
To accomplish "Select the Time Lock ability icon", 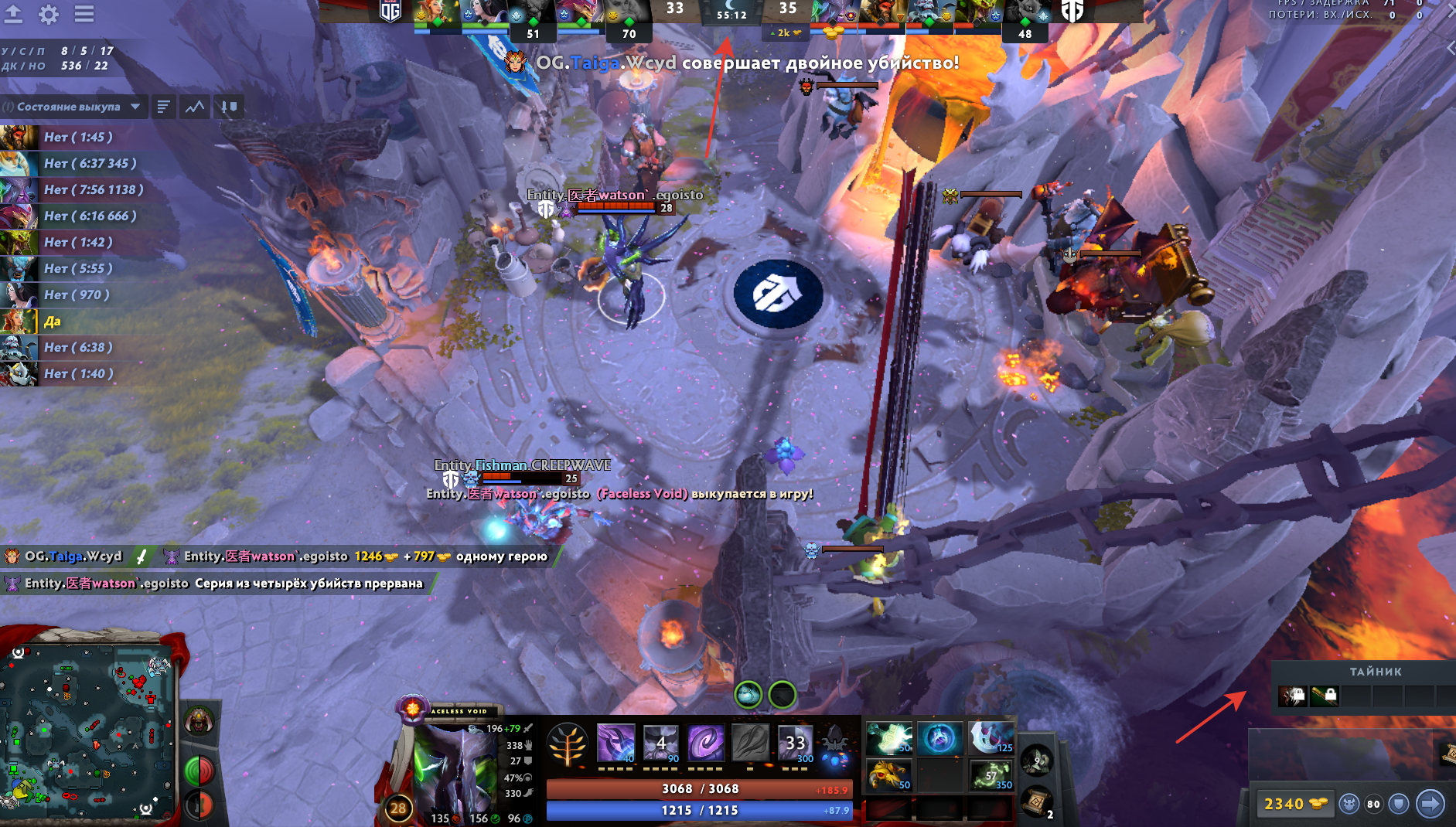I will 706,743.
